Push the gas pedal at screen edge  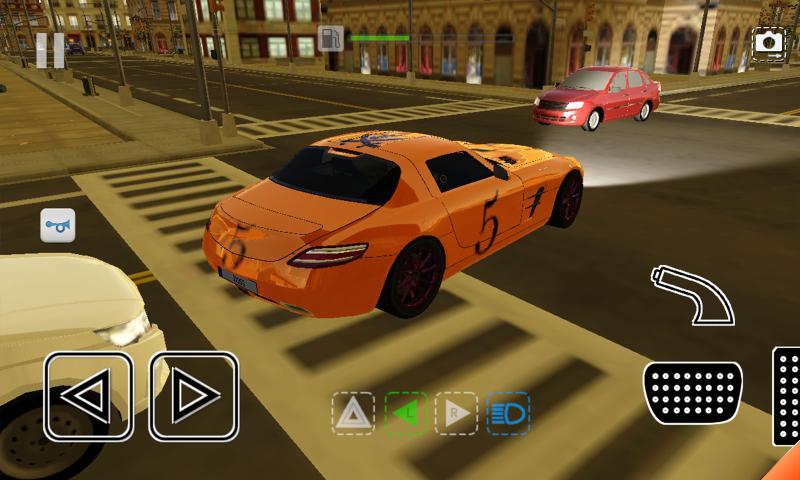pos(788,395)
